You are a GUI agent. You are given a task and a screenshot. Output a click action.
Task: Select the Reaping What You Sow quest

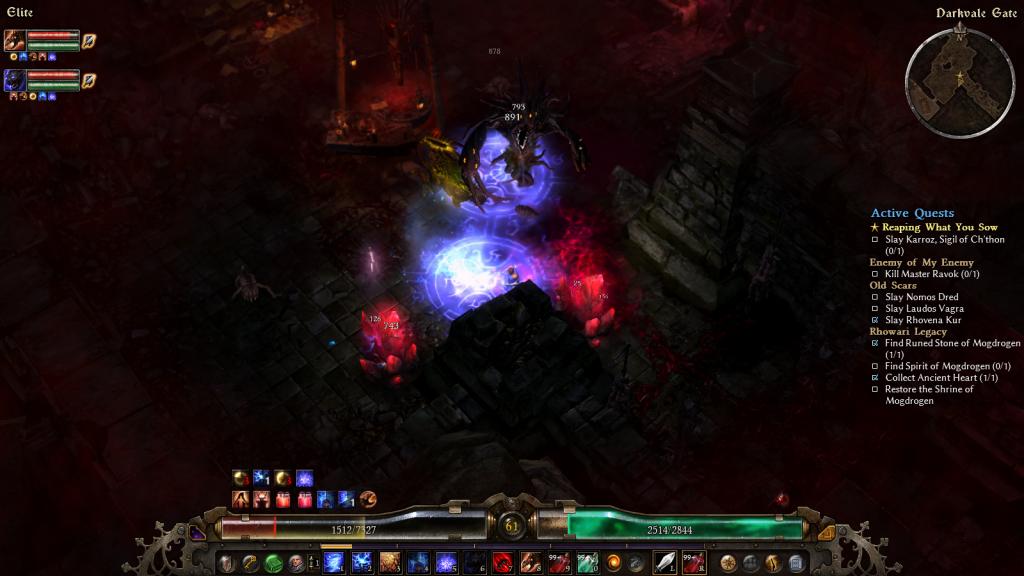click(940, 227)
